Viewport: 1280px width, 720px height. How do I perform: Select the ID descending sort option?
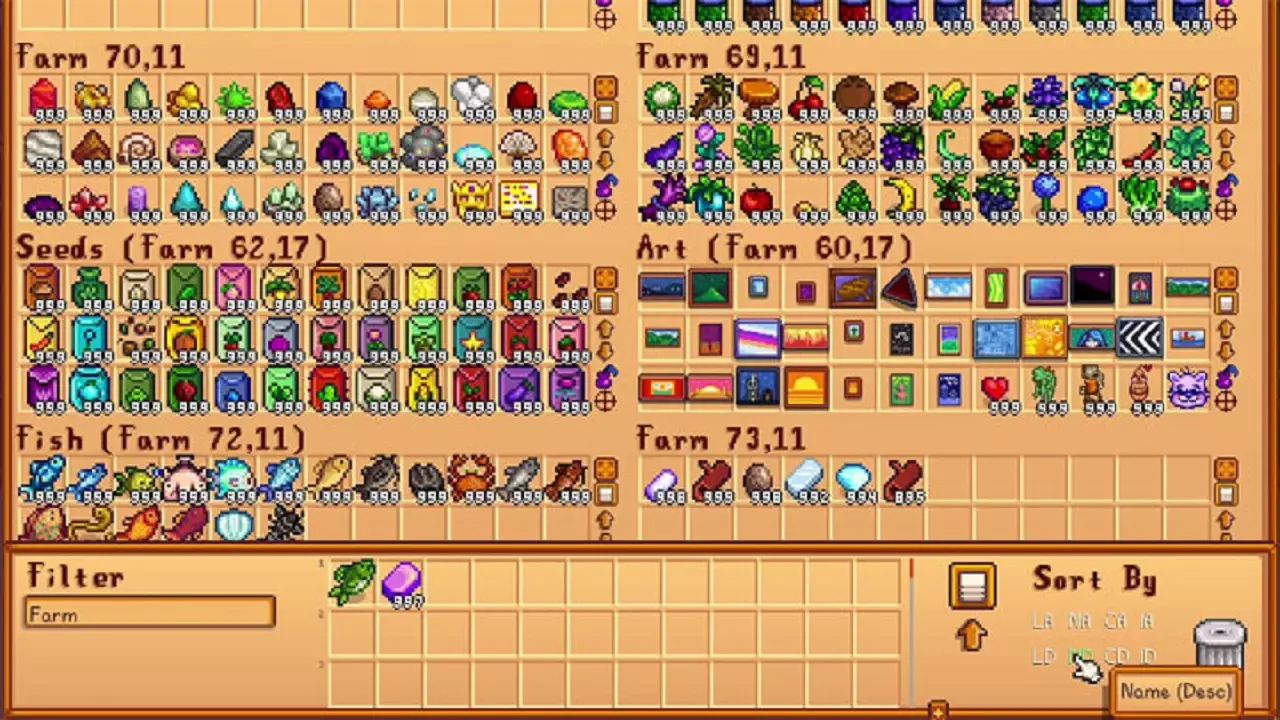1149,655
